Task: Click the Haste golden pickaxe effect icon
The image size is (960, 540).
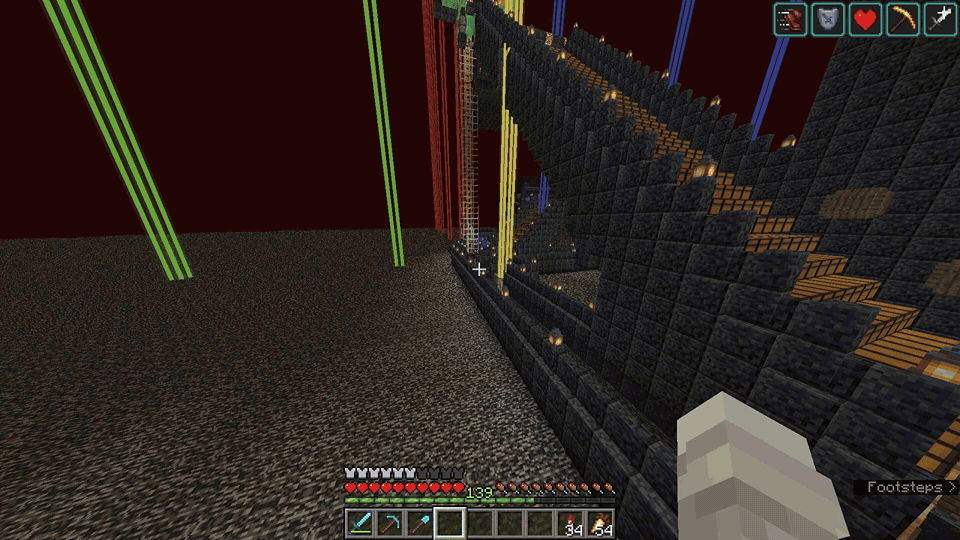Action: coord(904,19)
